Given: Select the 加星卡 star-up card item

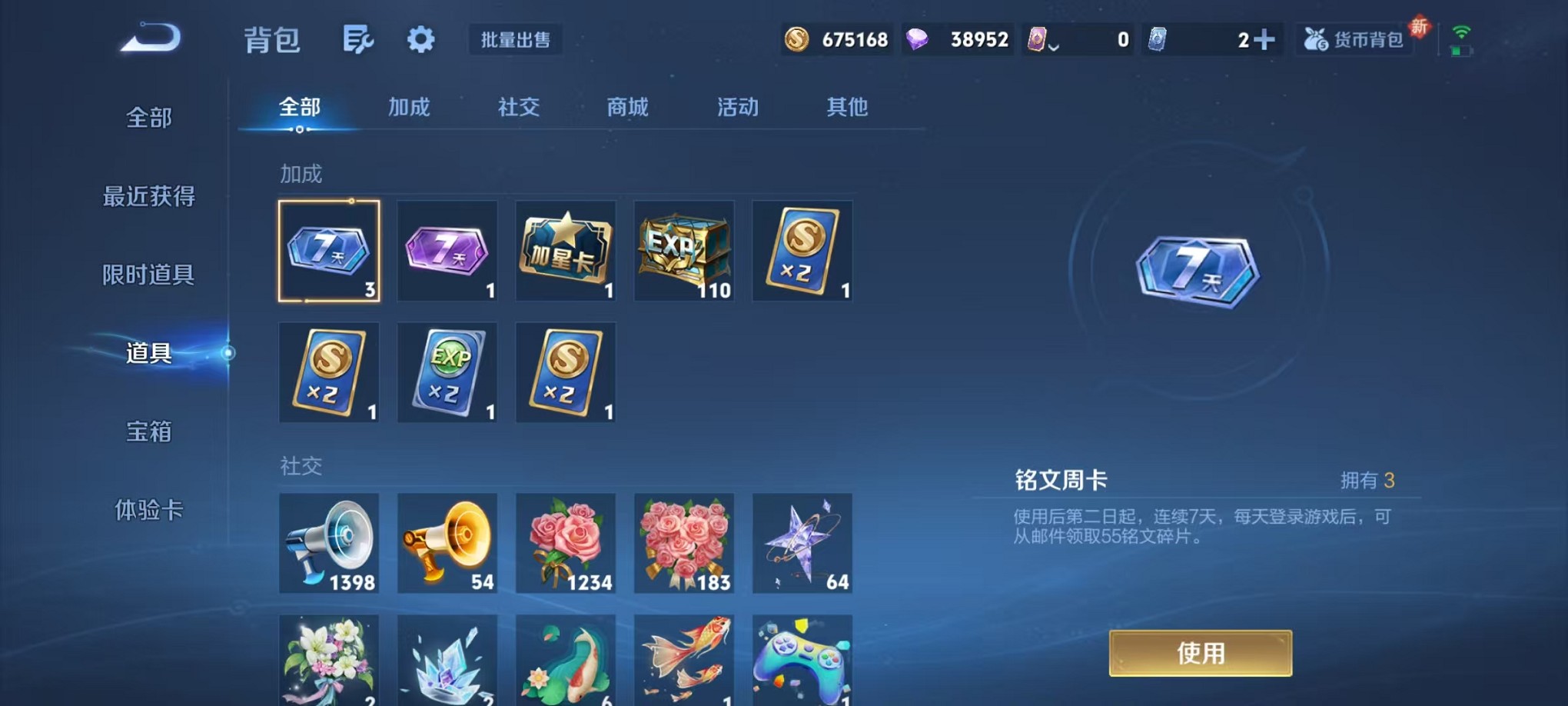Looking at the screenshot, I should 565,251.
